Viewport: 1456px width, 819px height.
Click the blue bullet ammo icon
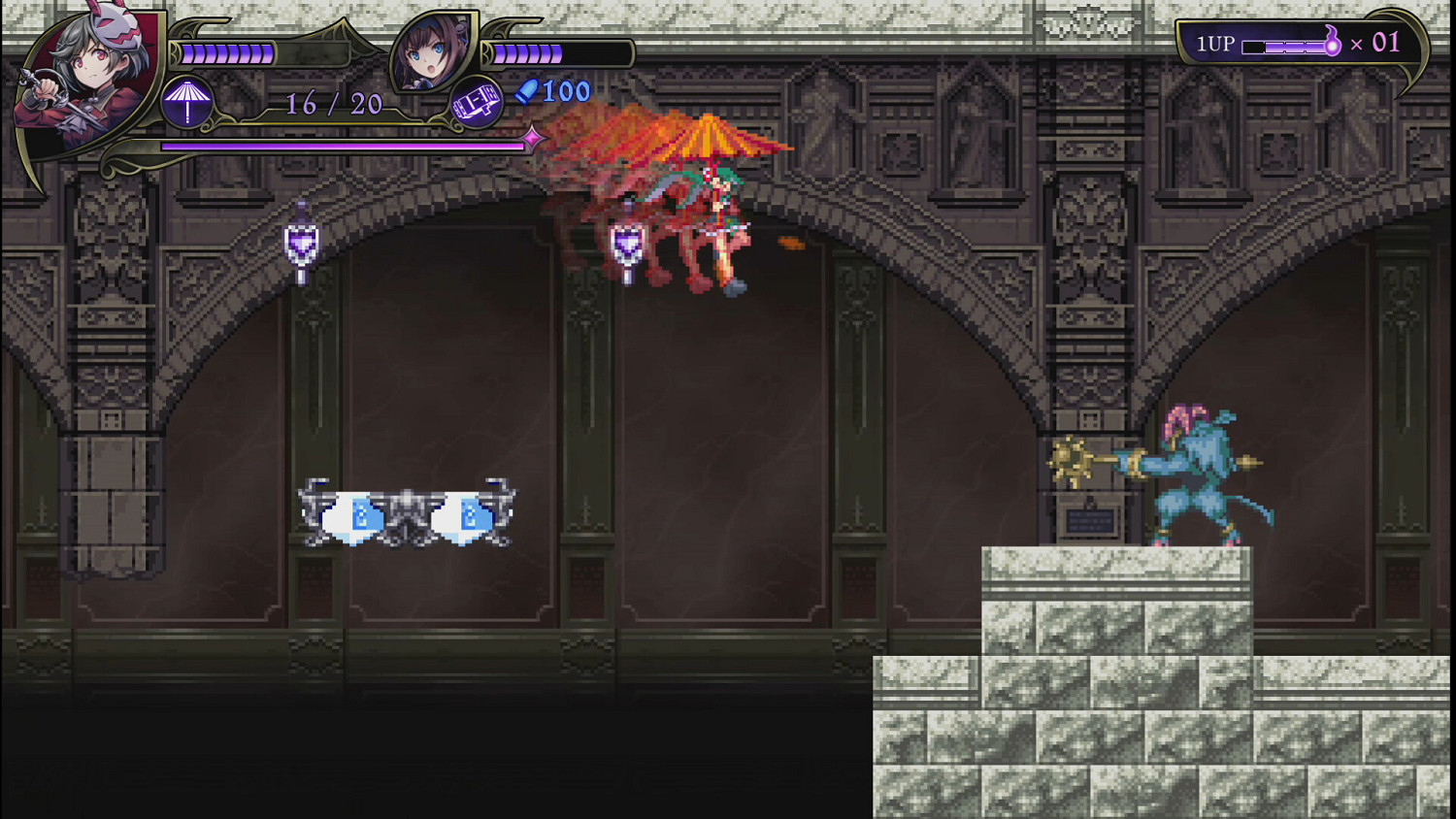(526, 90)
